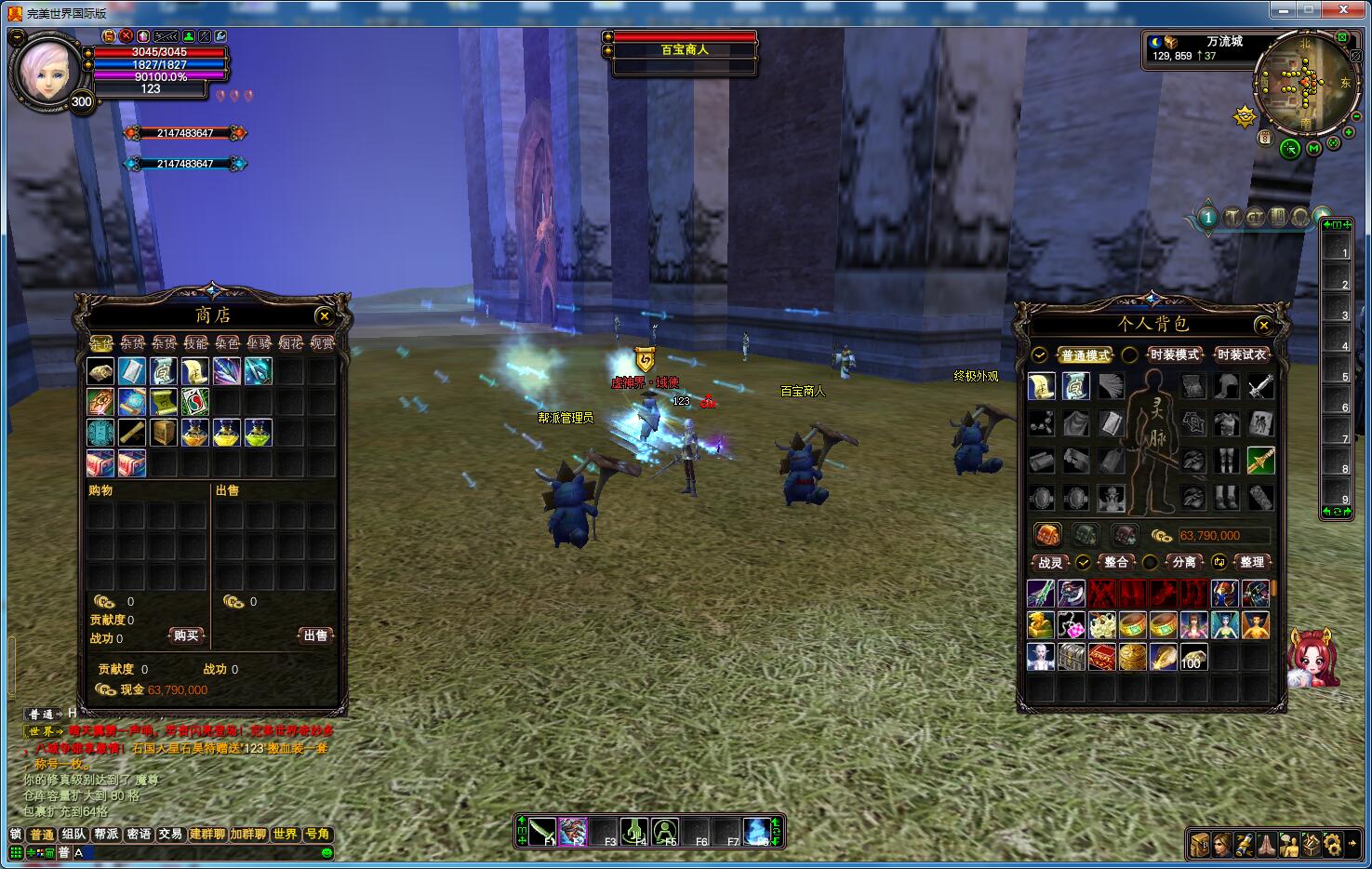The image size is (1372, 869).
Task: Close the 个人背包 inventory window
Action: coord(1263,325)
